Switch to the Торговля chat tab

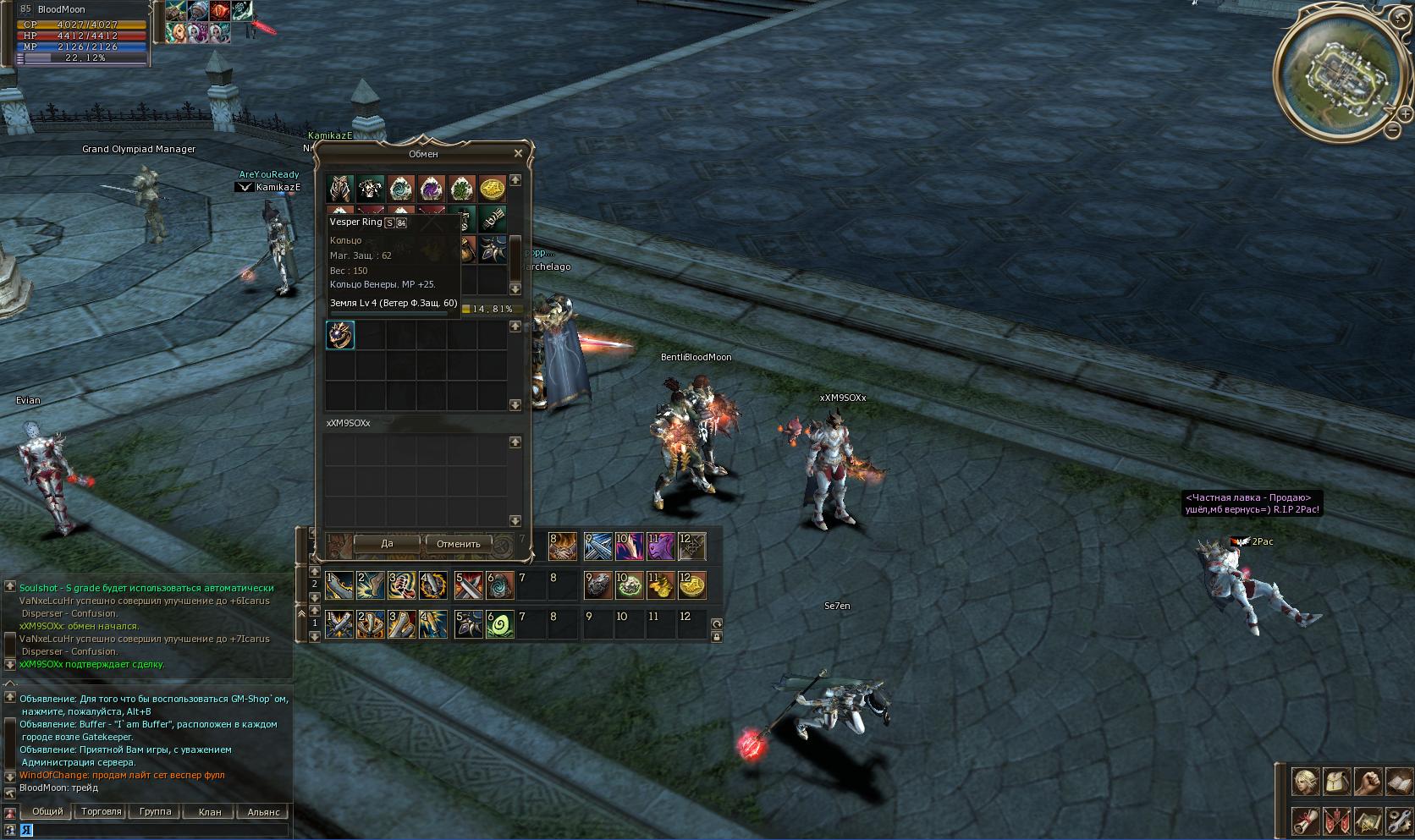click(101, 811)
